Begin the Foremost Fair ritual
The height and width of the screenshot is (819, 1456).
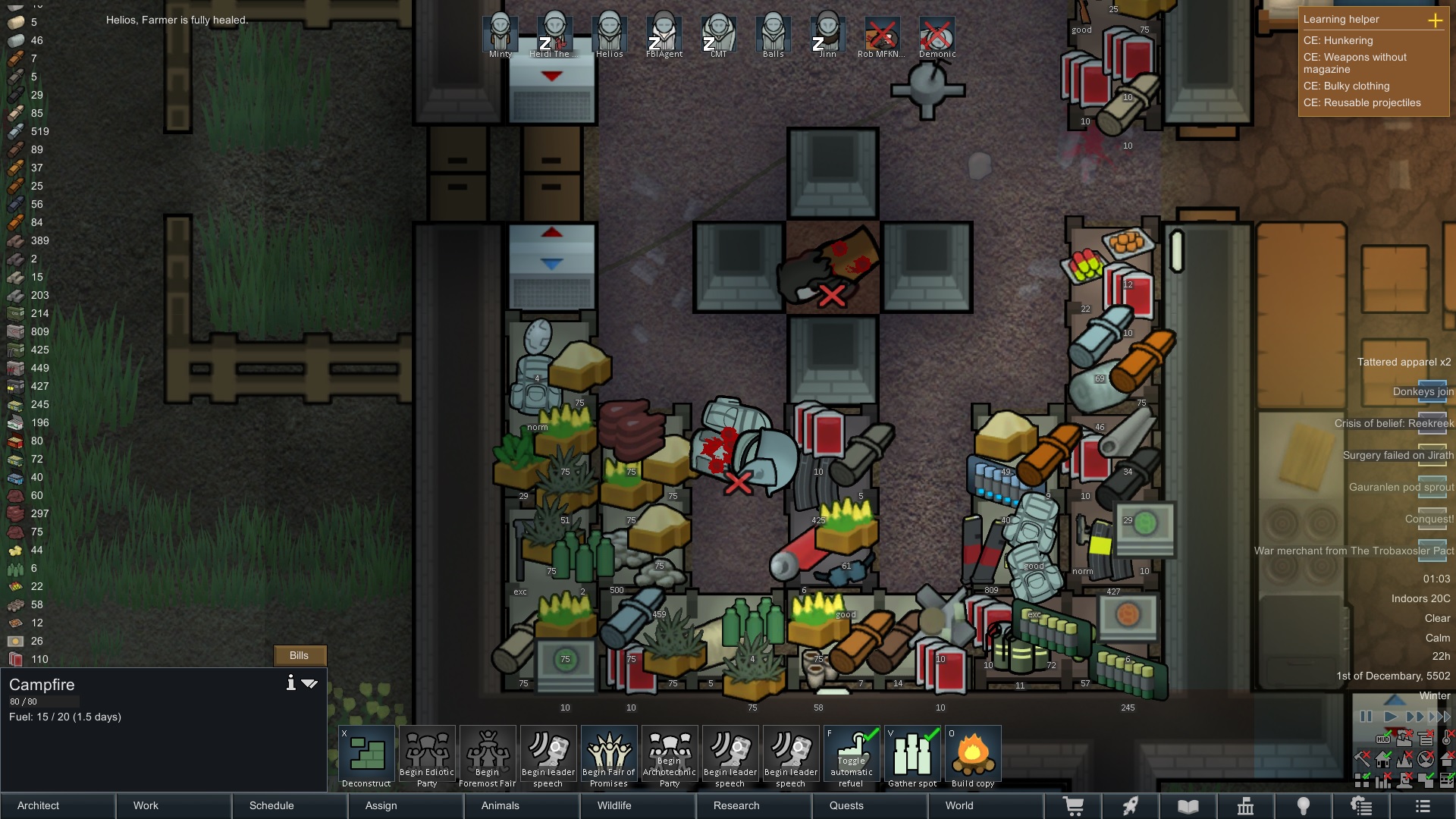(x=488, y=757)
